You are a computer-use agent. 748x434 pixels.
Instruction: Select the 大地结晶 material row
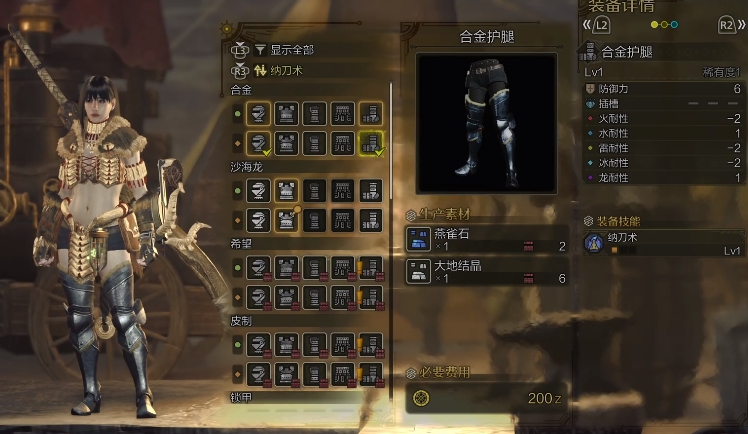point(486,271)
